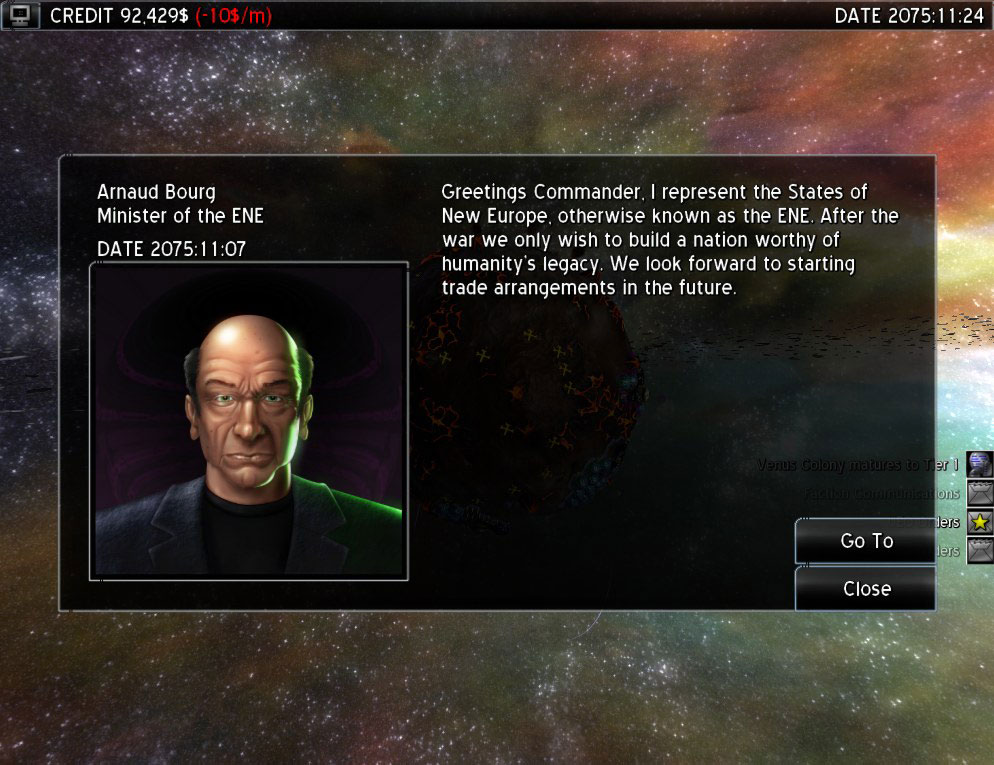Open the Venus Colony Tier 1 notification

(980, 465)
